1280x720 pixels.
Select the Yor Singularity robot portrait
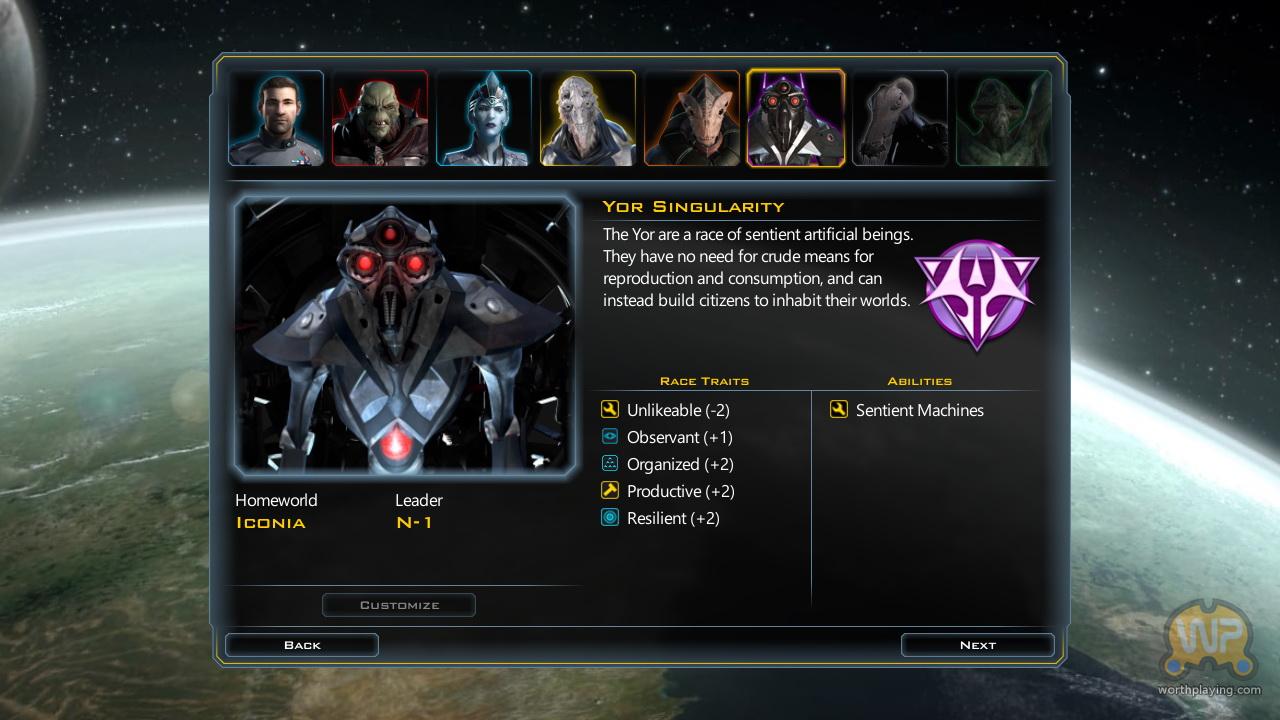[x=796, y=118]
